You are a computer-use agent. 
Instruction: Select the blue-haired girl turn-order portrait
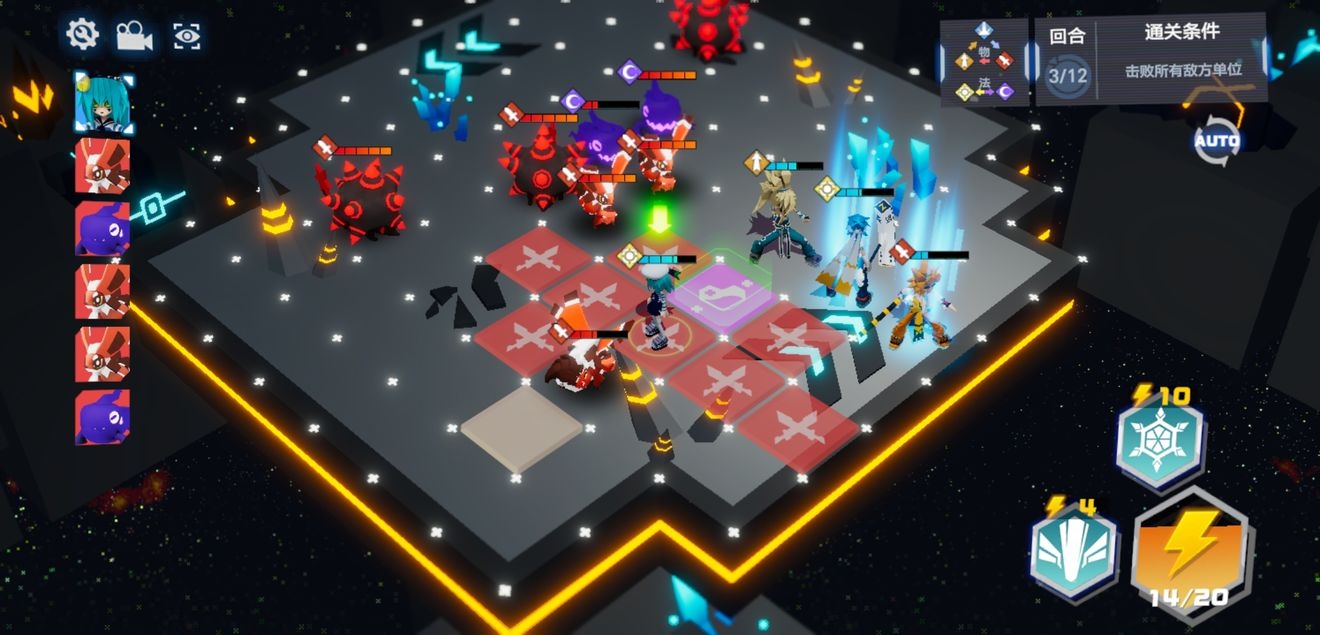click(102, 102)
